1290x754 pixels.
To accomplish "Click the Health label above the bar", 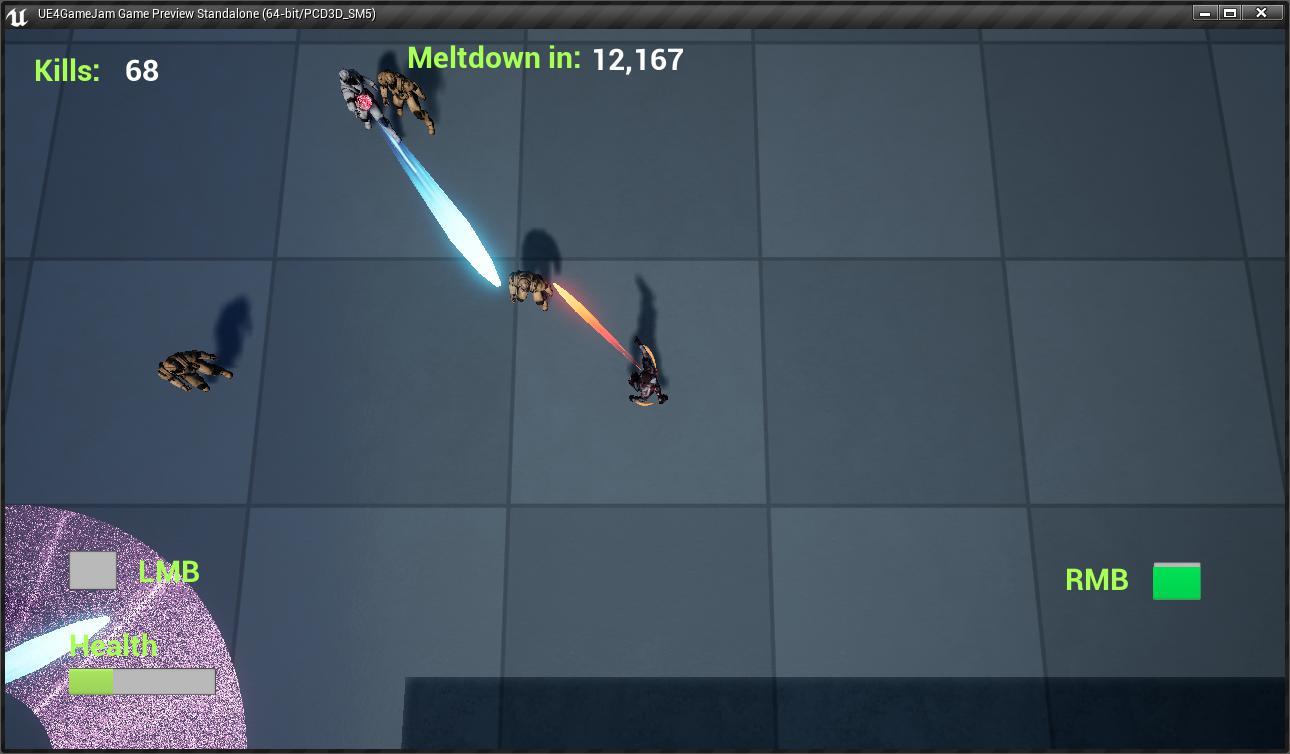I will [x=111, y=646].
